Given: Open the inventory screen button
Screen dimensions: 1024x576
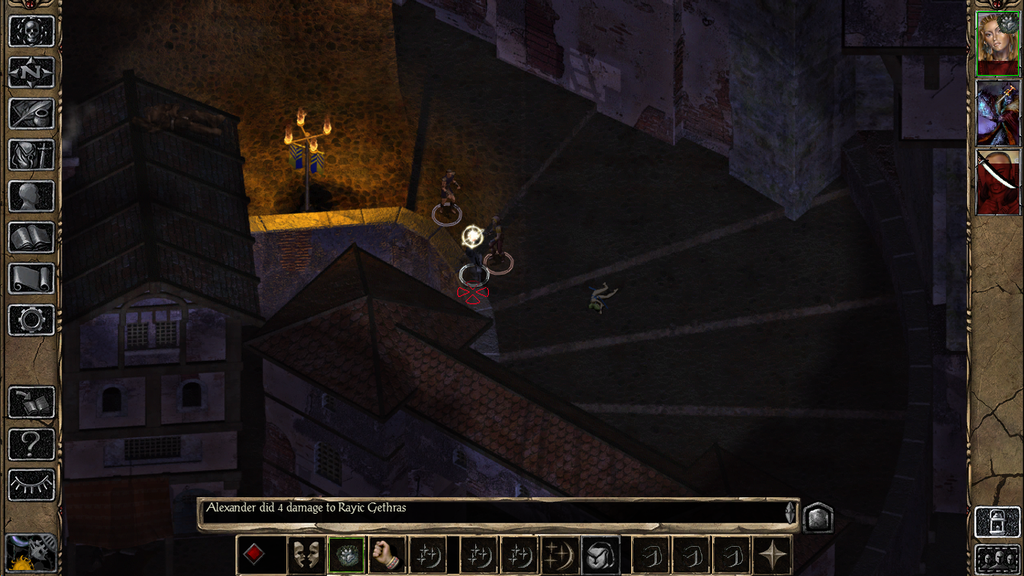Looking at the screenshot, I should [x=31, y=154].
